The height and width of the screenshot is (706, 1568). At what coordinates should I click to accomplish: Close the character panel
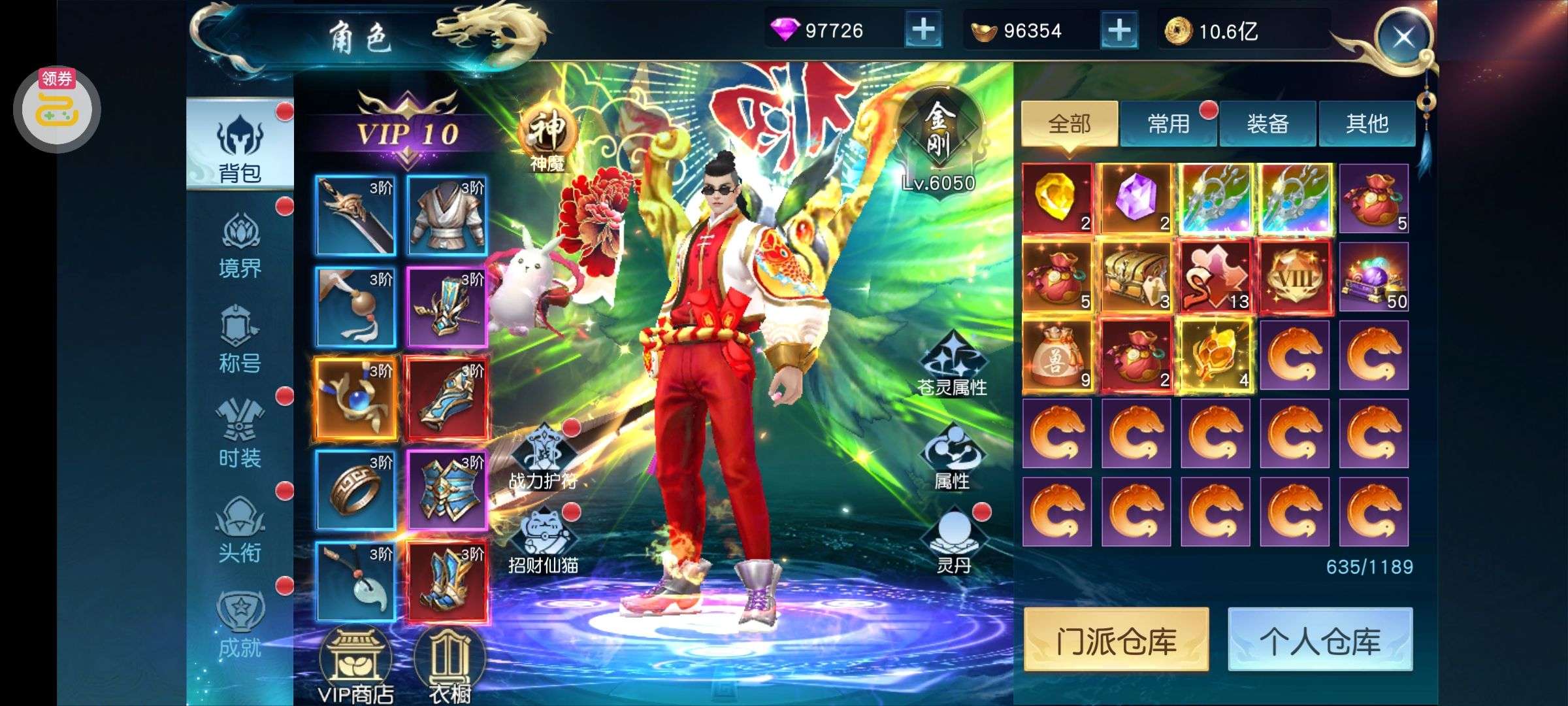pyautogui.click(x=1402, y=37)
